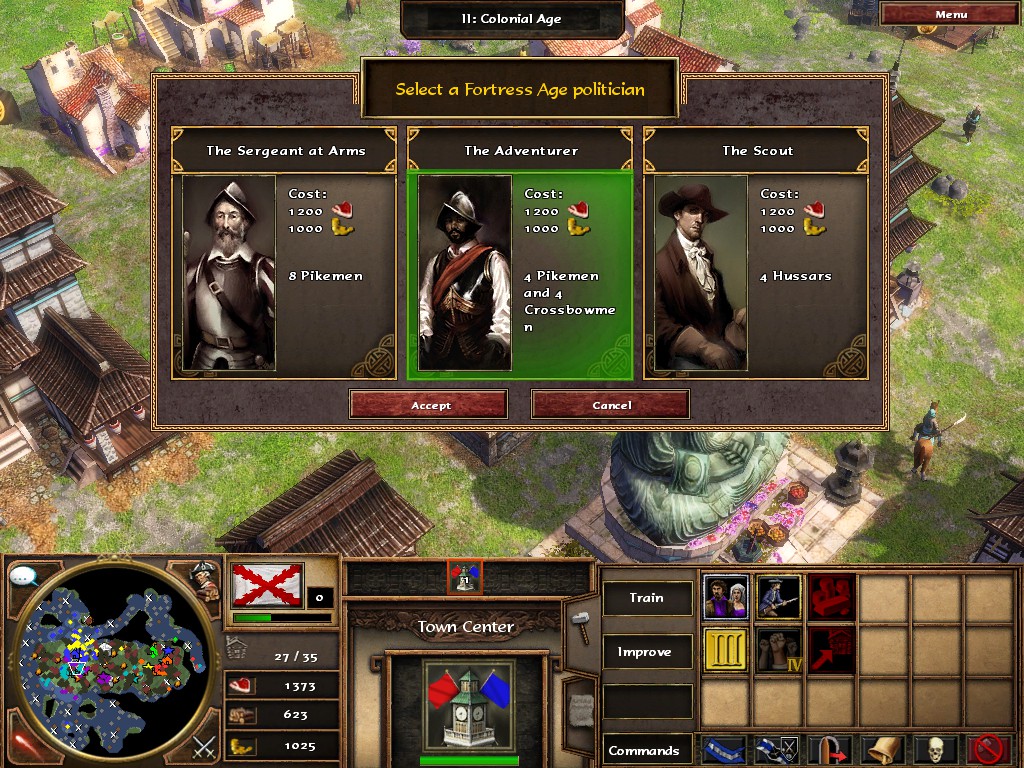The height and width of the screenshot is (768, 1024).
Task: Ring the town bell command
Action: [x=883, y=750]
